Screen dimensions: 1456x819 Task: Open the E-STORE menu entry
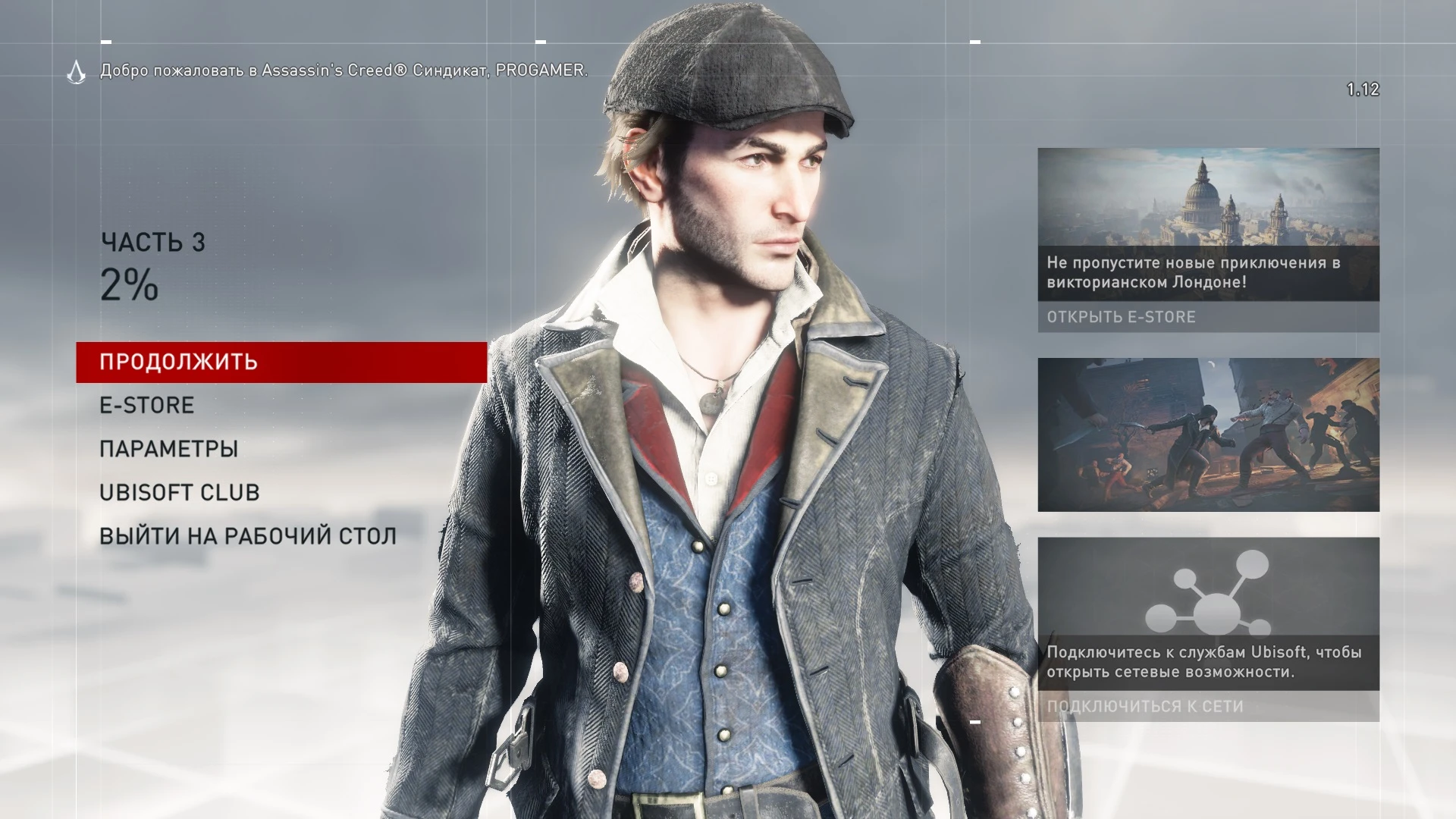(146, 404)
